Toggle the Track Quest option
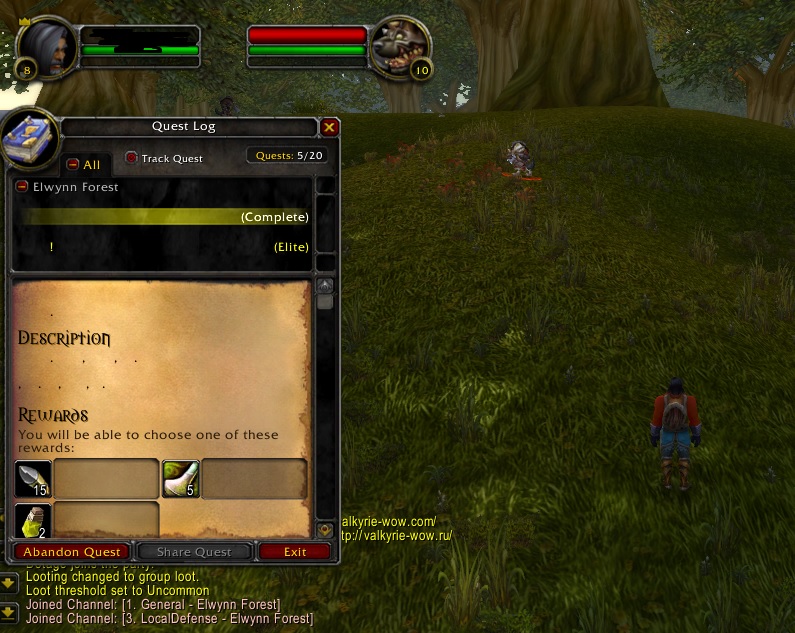The height and width of the screenshot is (633, 795). pyautogui.click(x=132, y=158)
